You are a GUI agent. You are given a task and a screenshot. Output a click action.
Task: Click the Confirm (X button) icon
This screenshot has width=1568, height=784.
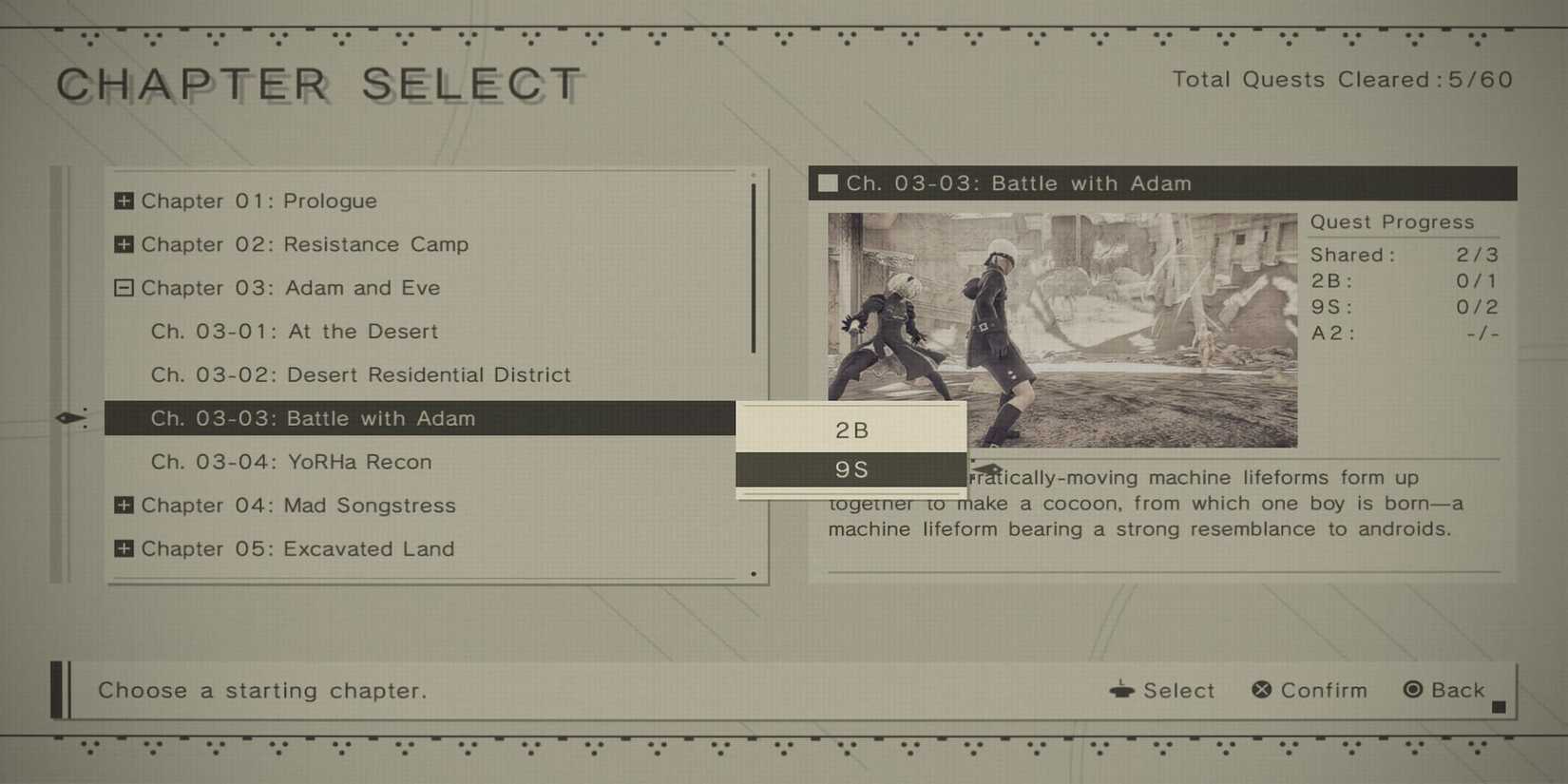[1261, 691]
